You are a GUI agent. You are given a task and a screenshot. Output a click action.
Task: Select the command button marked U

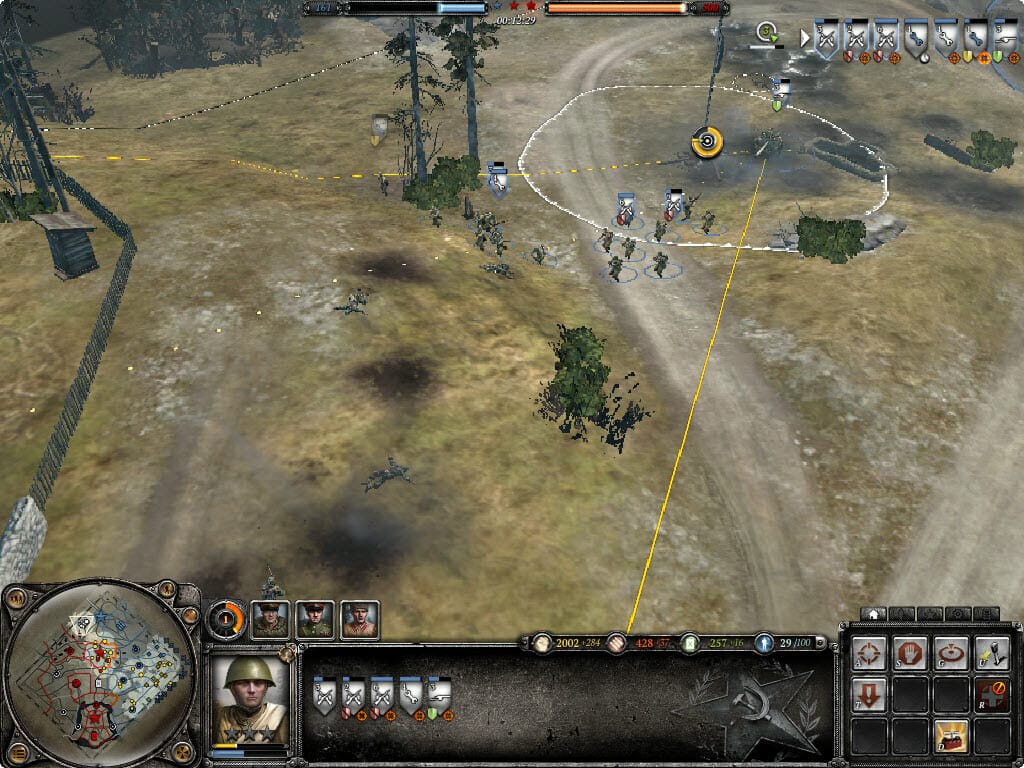coord(992,653)
